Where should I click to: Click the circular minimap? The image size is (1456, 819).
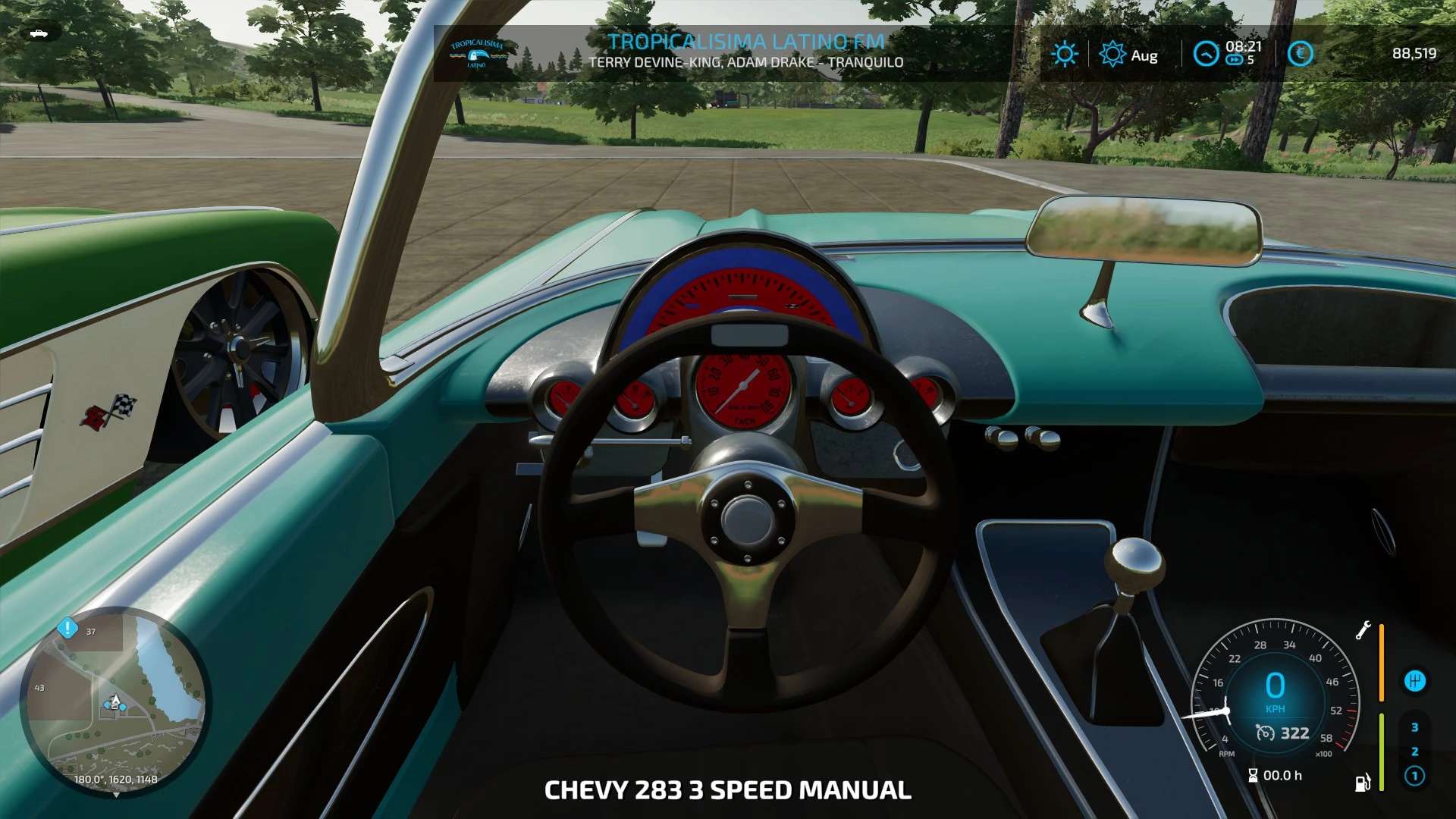click(115, 701)
